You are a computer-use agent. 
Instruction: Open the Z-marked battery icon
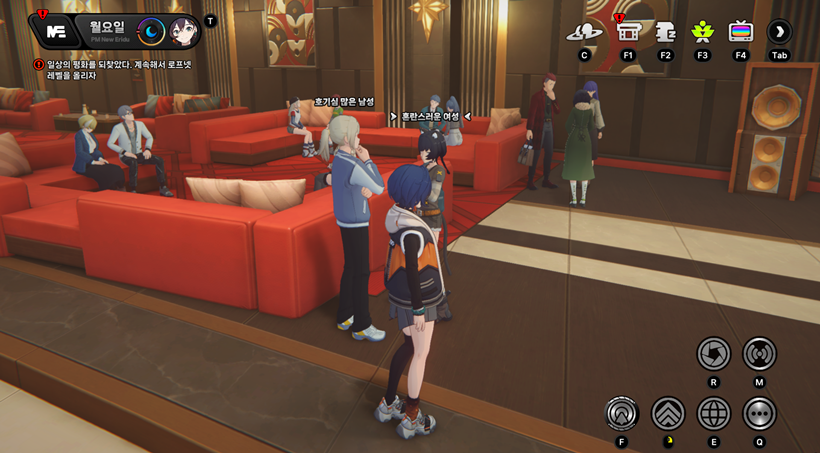pos(665,32)
